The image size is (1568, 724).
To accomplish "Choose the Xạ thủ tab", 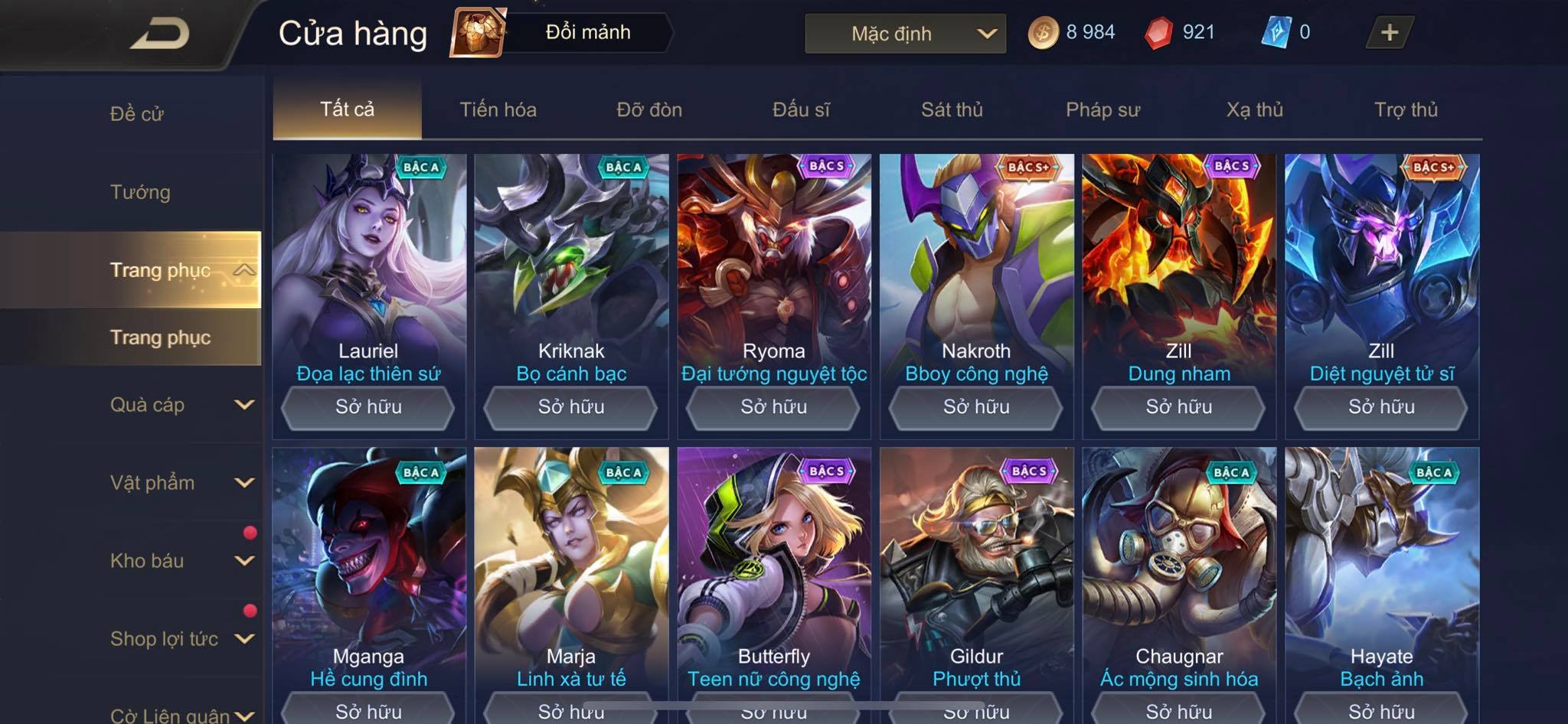I will (x=1254, y=109).
